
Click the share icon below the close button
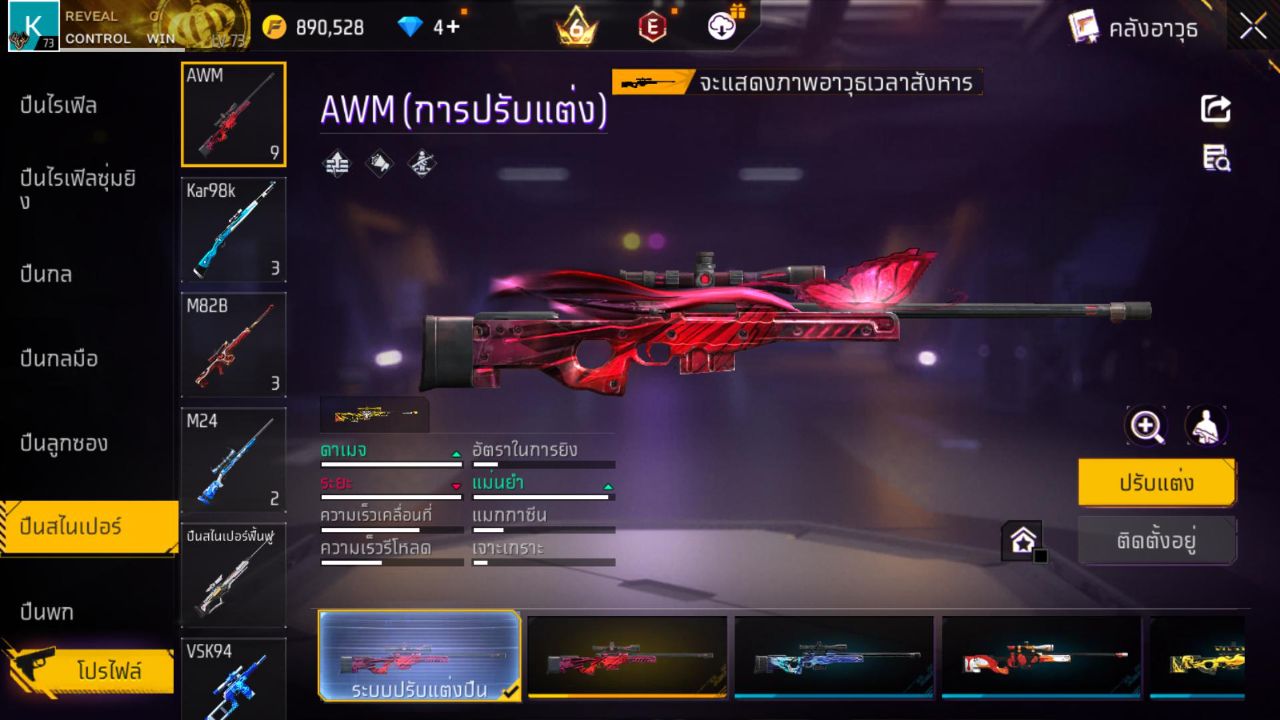pyautogui.click(x=1215, y=110)
